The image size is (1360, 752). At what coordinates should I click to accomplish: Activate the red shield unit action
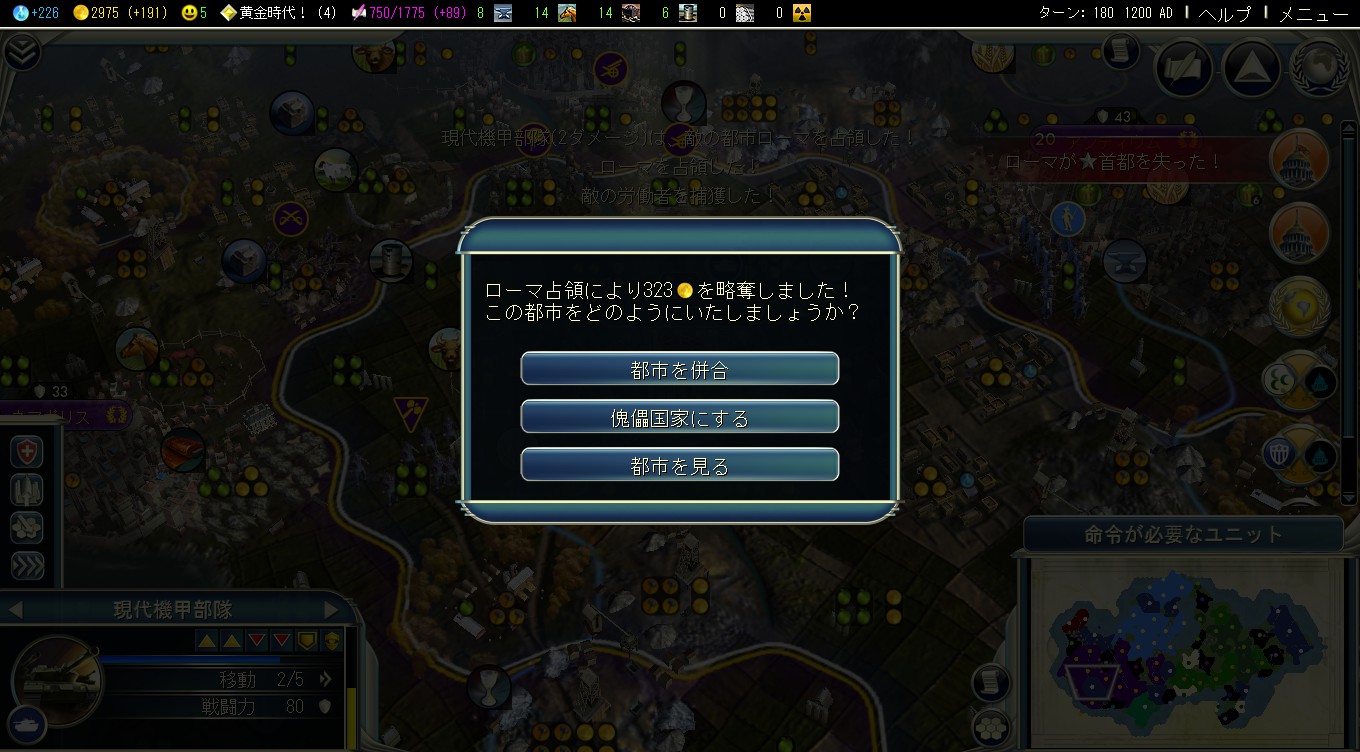[26, 452]
